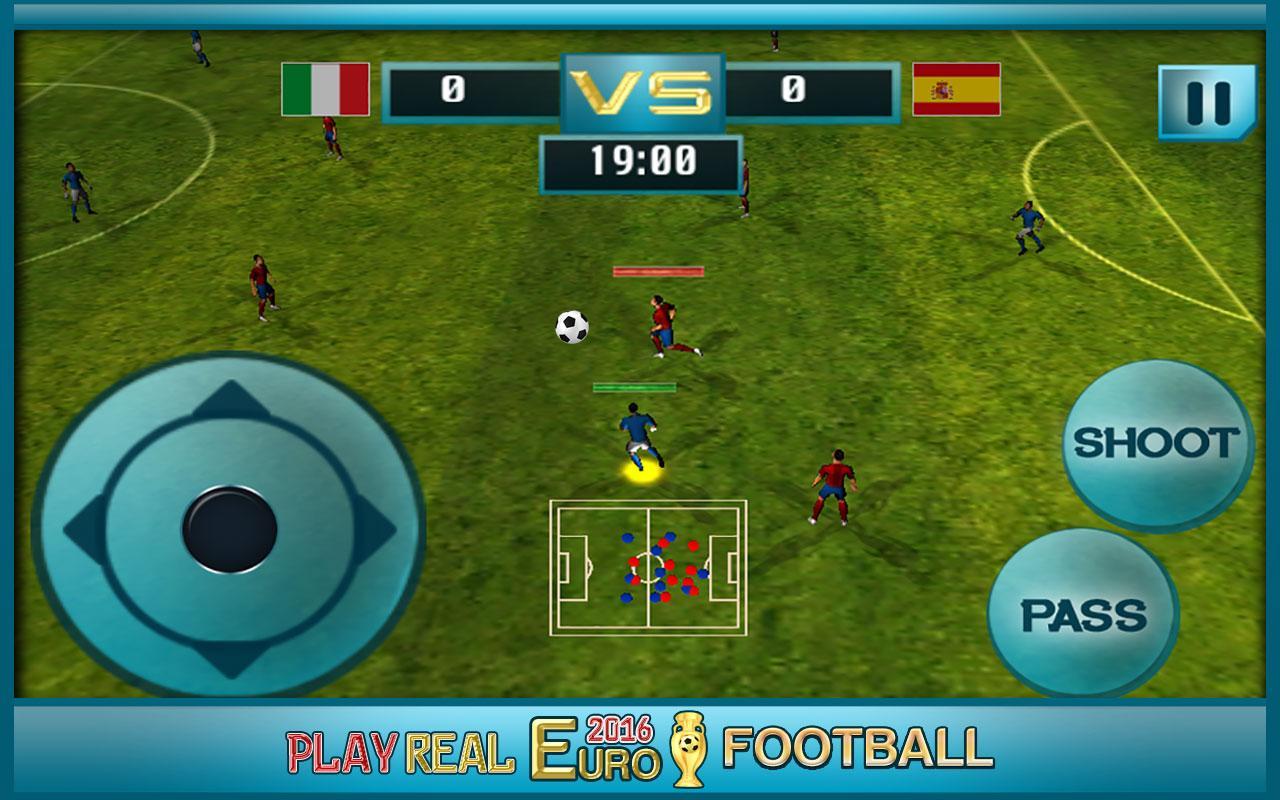Open the minimap radar display

coord(650,570)
